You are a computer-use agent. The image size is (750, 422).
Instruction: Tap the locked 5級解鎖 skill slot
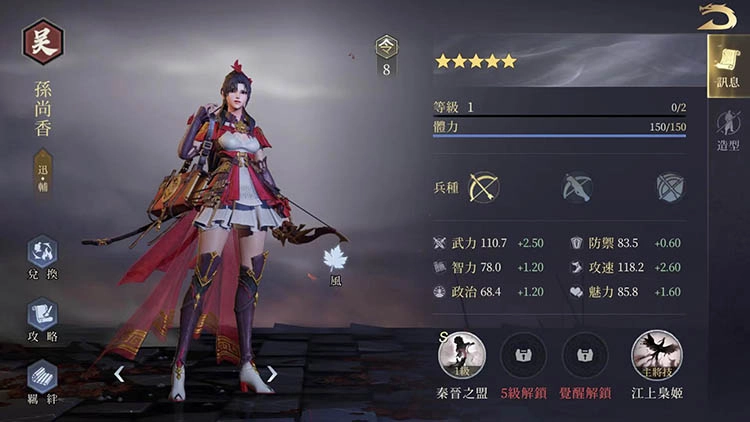click(x=523, y=354)
